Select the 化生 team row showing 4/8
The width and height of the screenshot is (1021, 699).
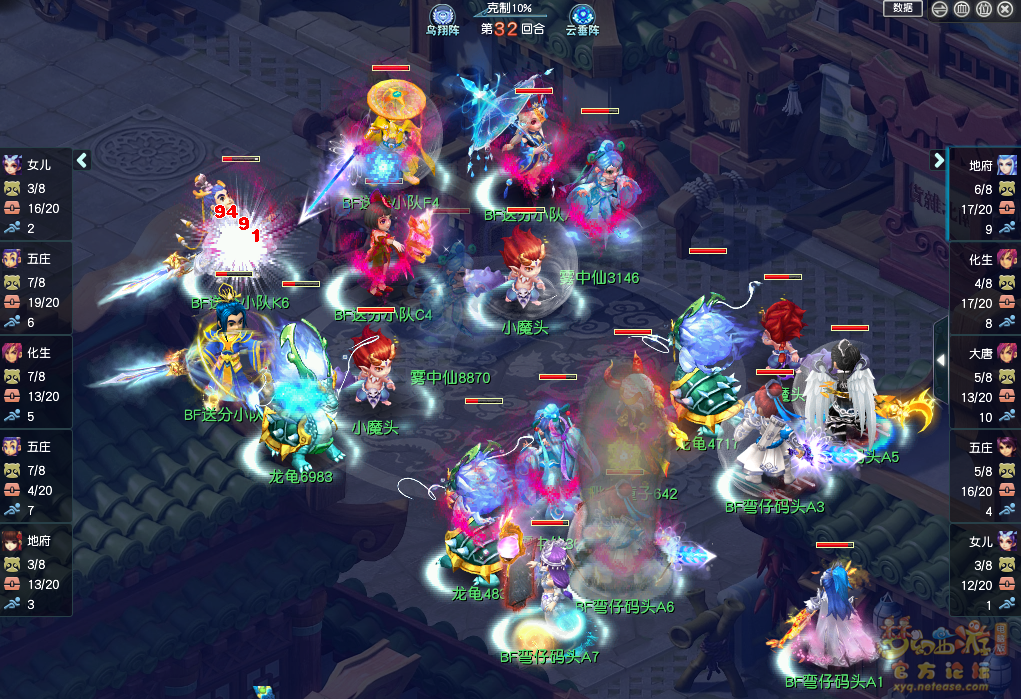pyautogui.click(x=985, y=290)
